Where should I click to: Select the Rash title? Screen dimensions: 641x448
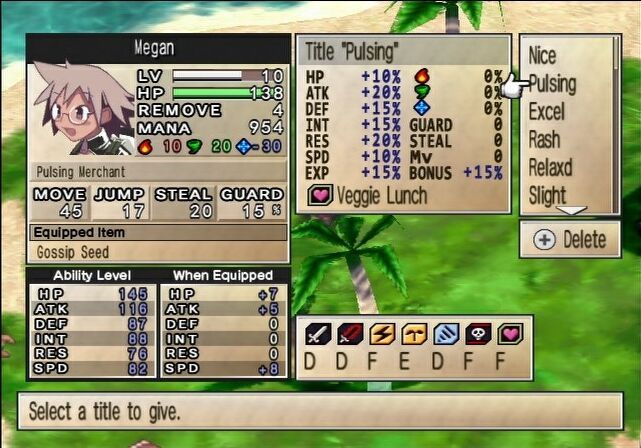point(545,139)
